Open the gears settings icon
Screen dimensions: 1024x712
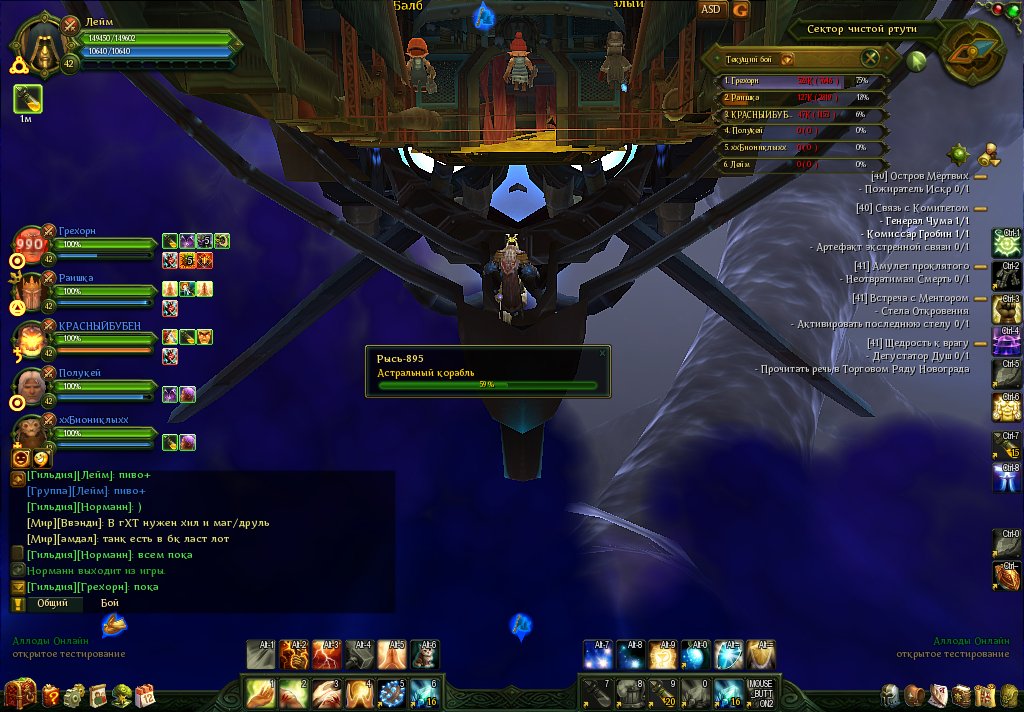[74, 695]
